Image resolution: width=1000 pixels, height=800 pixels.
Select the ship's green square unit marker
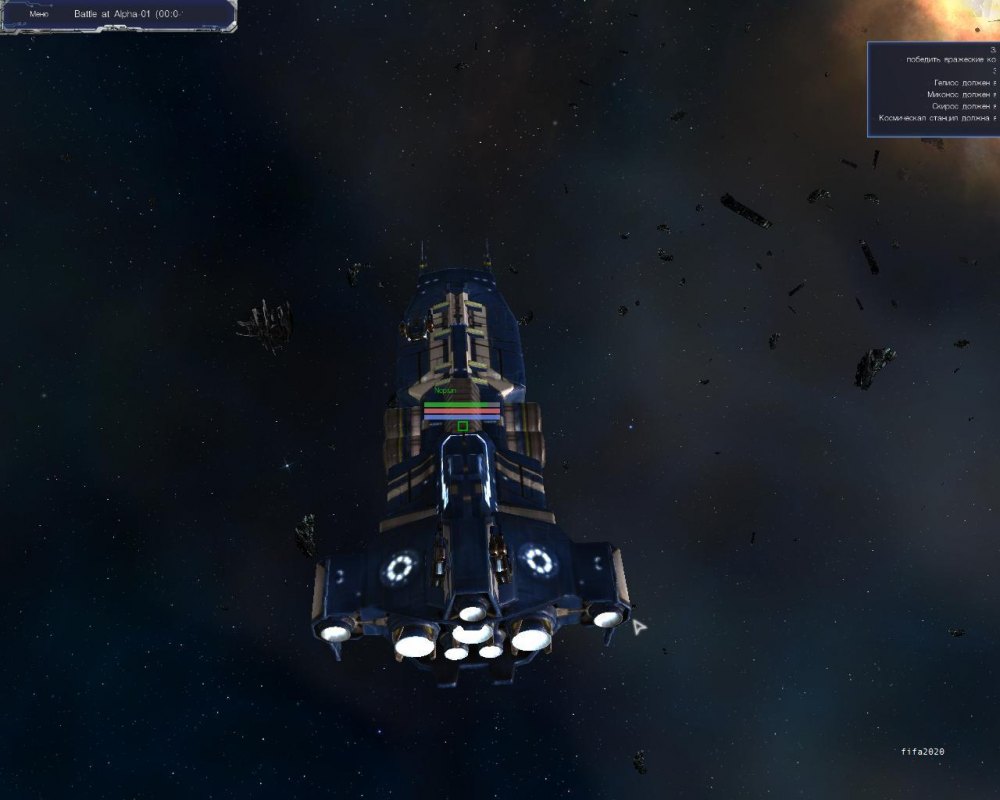[462, 426]
